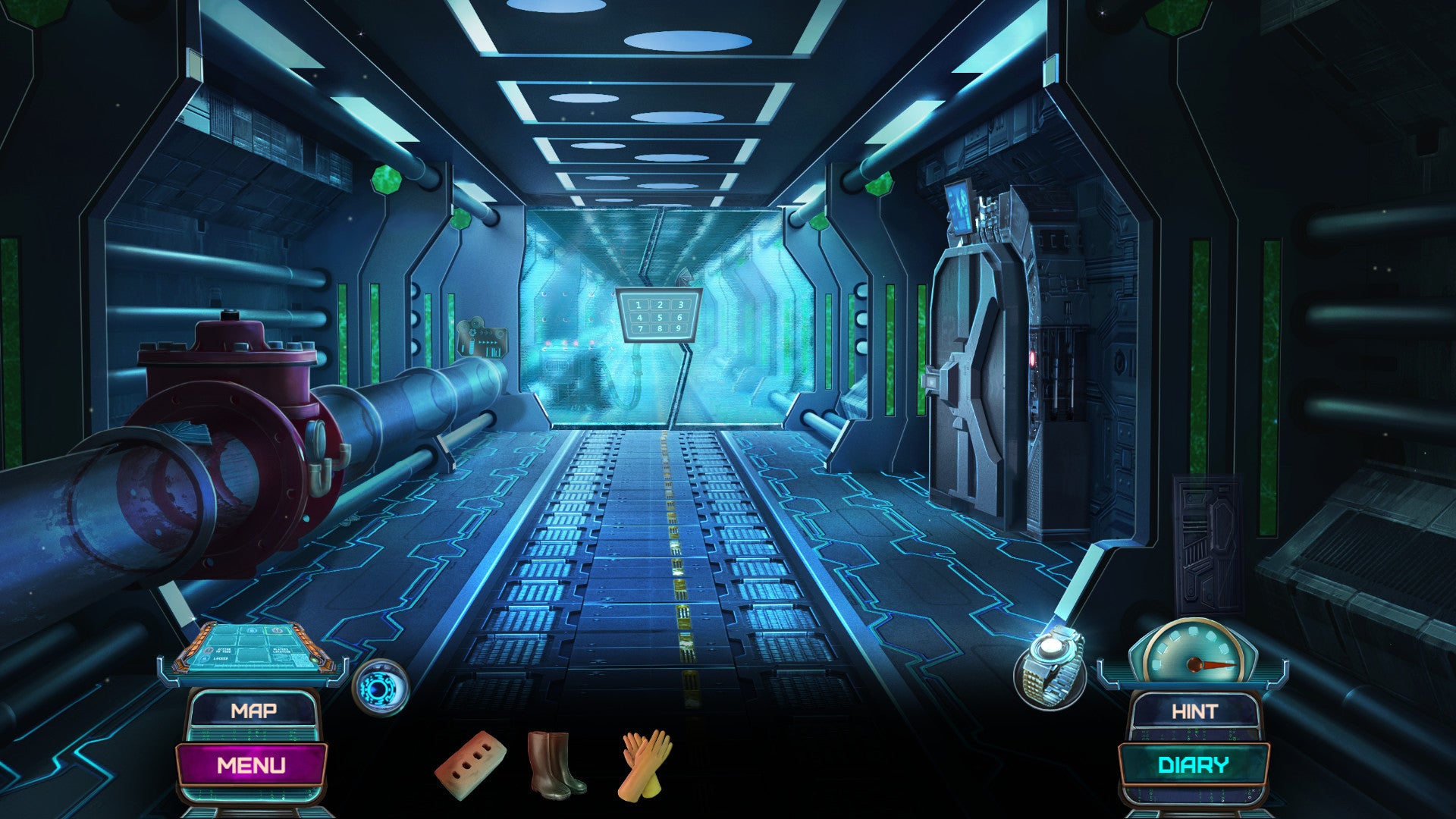Open the Map button
The image size is (1456, 819).
[x=253, y=711]
